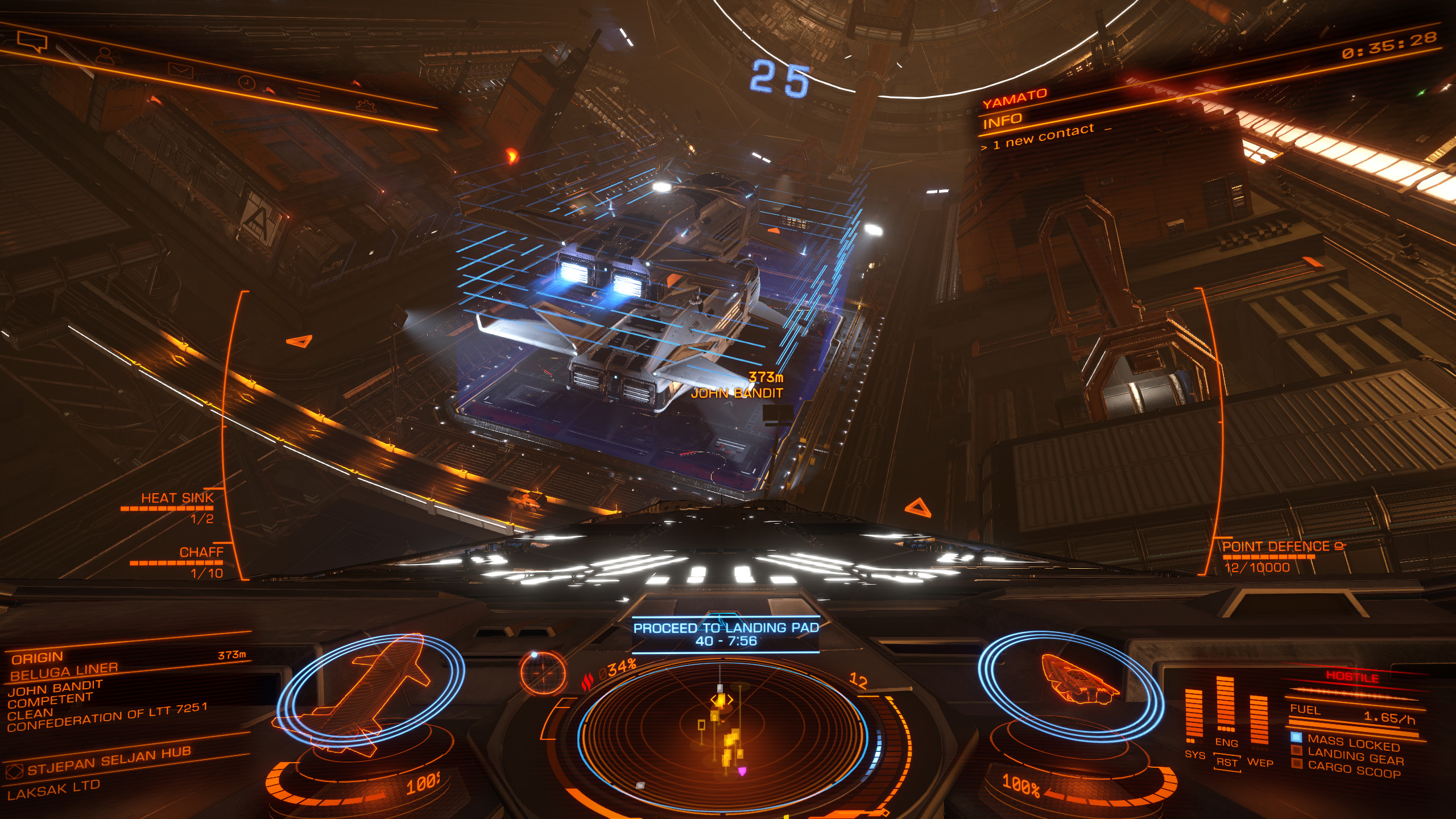Select the radar scanner disc
The height and width of the screenshot is (819, 1456).
click(722, 734)
